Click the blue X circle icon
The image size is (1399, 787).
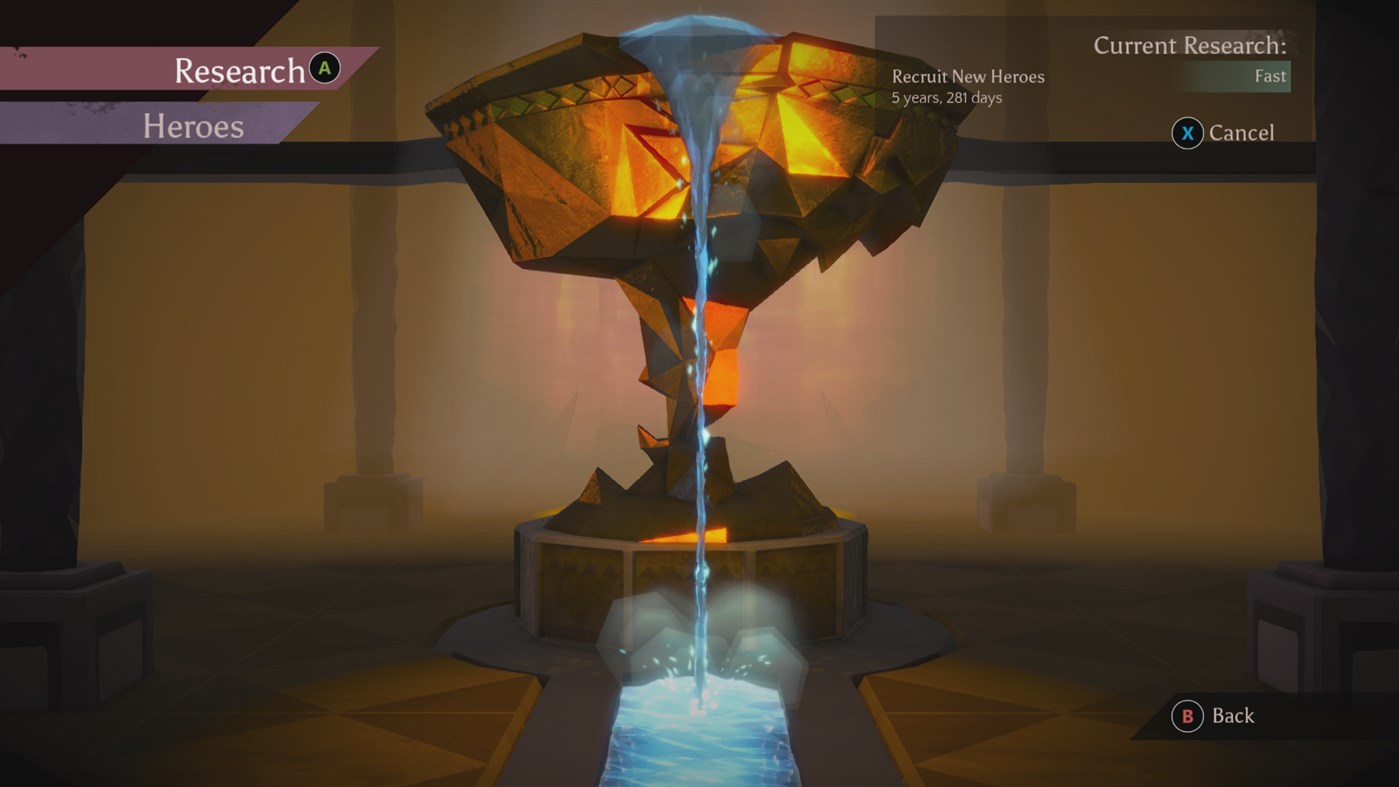click(1186, 132)
